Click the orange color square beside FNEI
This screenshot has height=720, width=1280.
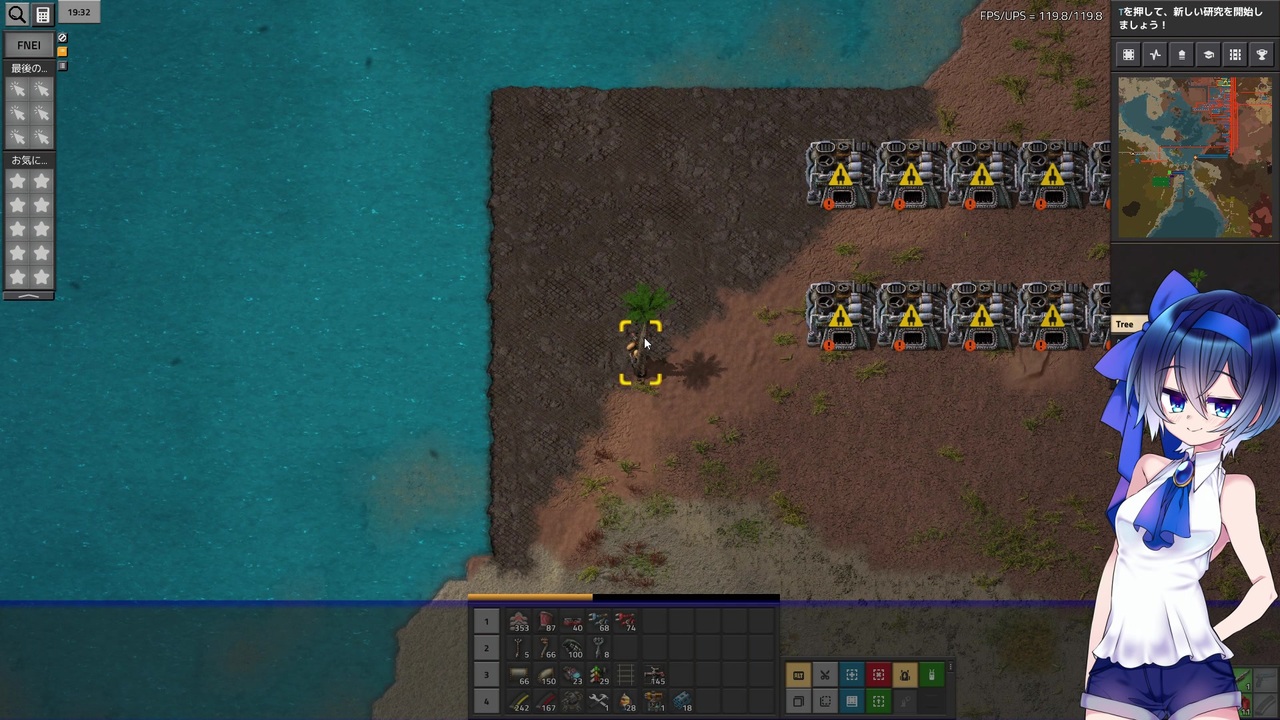coord(61,50)
